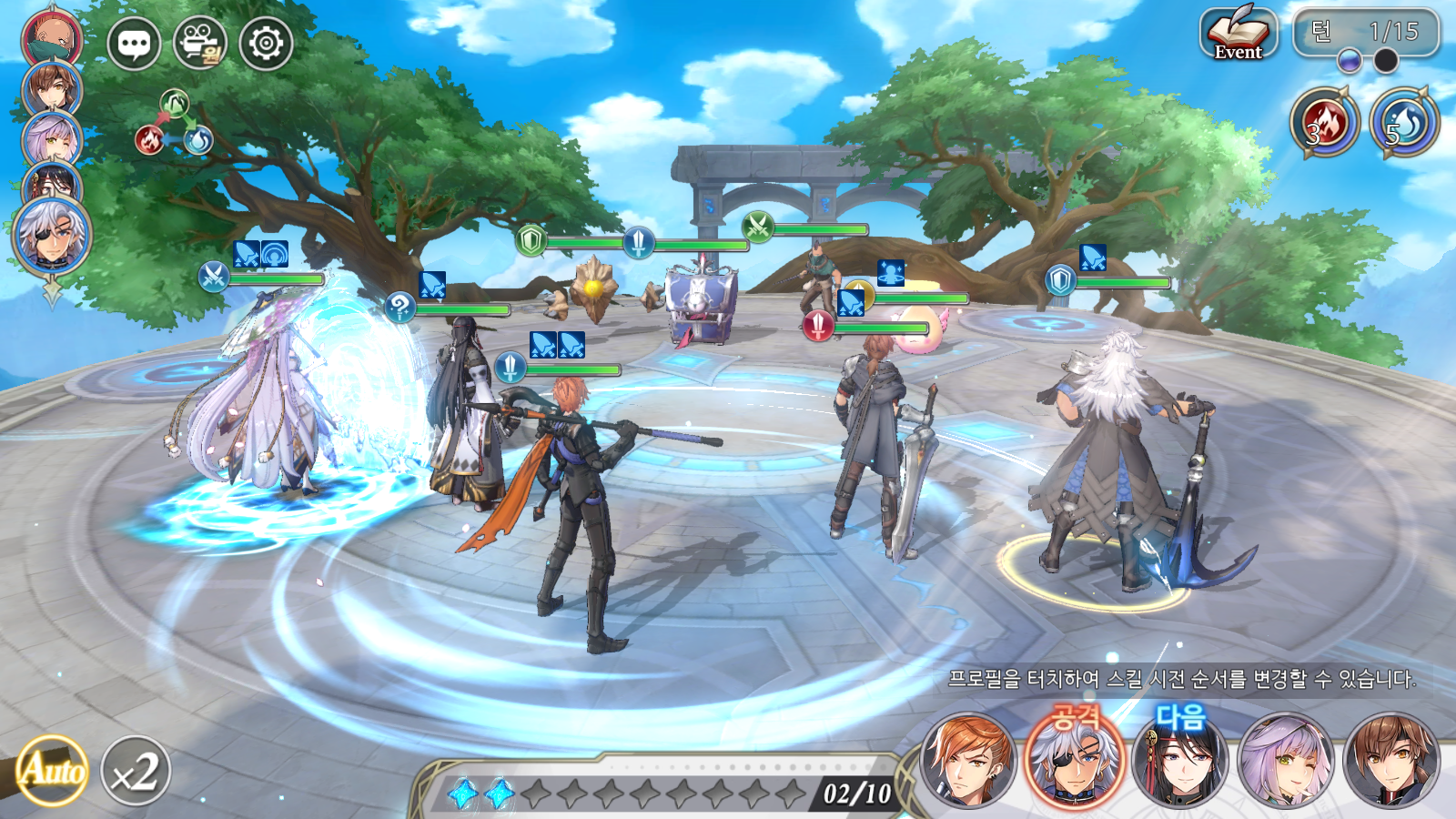This screenshot has height=819, width=1456.
Task: Activate the blue water element skill
Action: (1404, 122)
